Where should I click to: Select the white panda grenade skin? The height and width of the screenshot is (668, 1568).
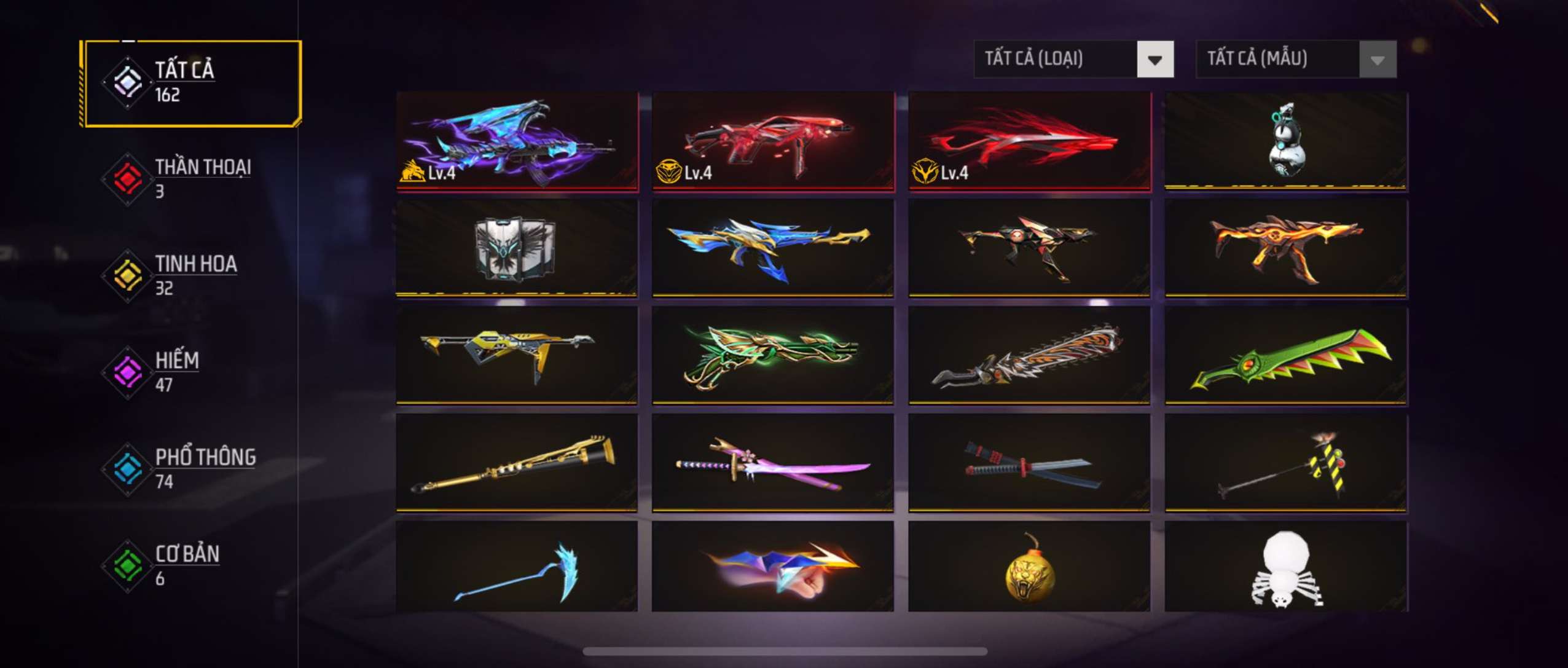(x=1285, y=141)
